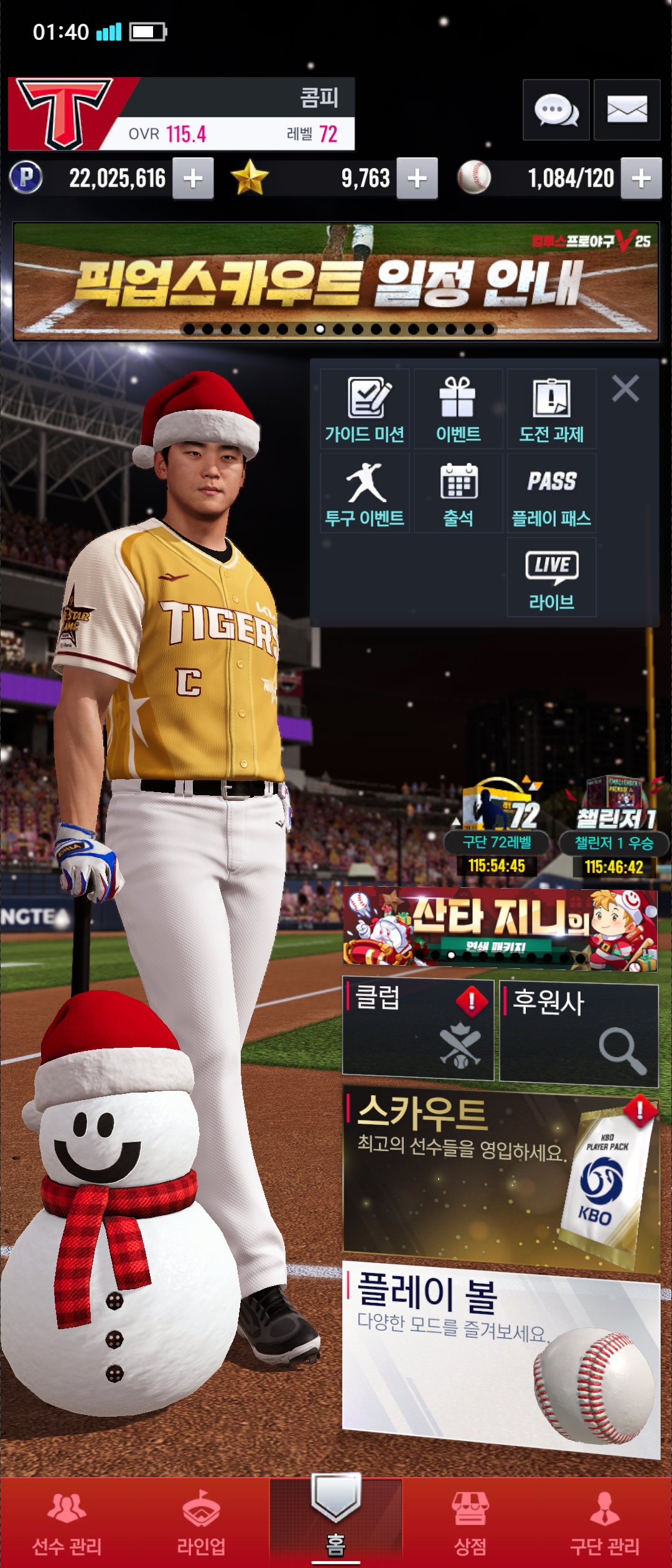Viewport: 672px width, 1568px height.
Task: Open the 투구 이벤트 pitching event
Action: [365, 493]
